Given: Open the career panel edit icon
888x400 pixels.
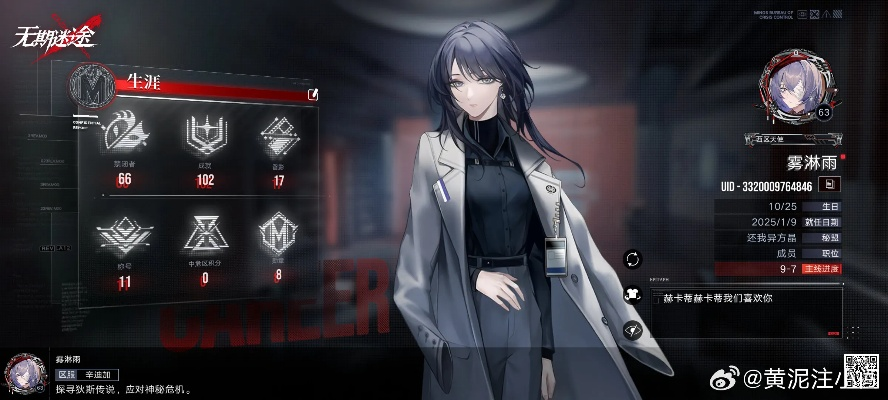Looking at the screenshot, I should [x=314, y=94].
